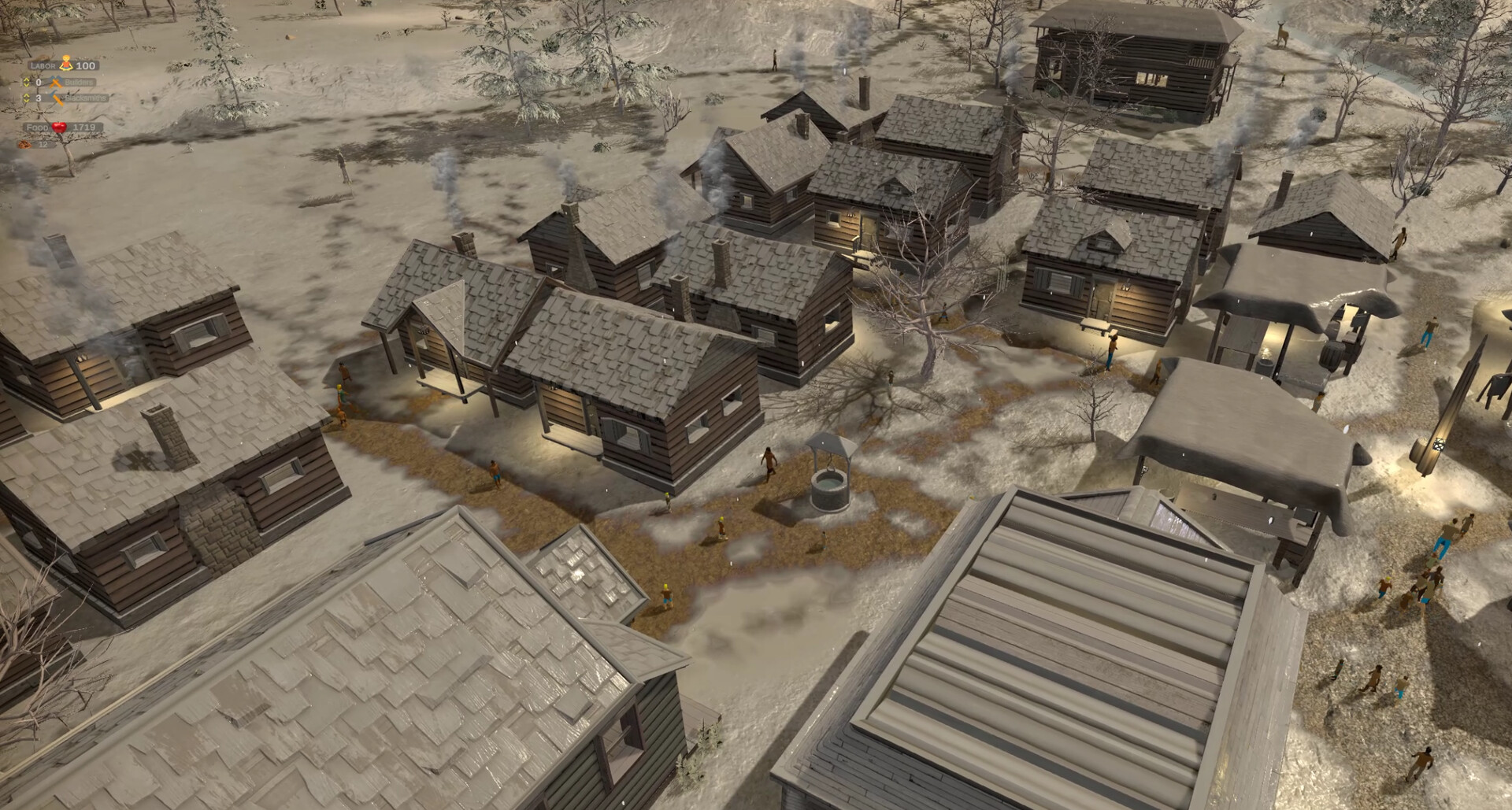The height and width of the screenshot is (810, 1512).
Task: Increase the Builders worker count
Action: [x=27, y=79]
